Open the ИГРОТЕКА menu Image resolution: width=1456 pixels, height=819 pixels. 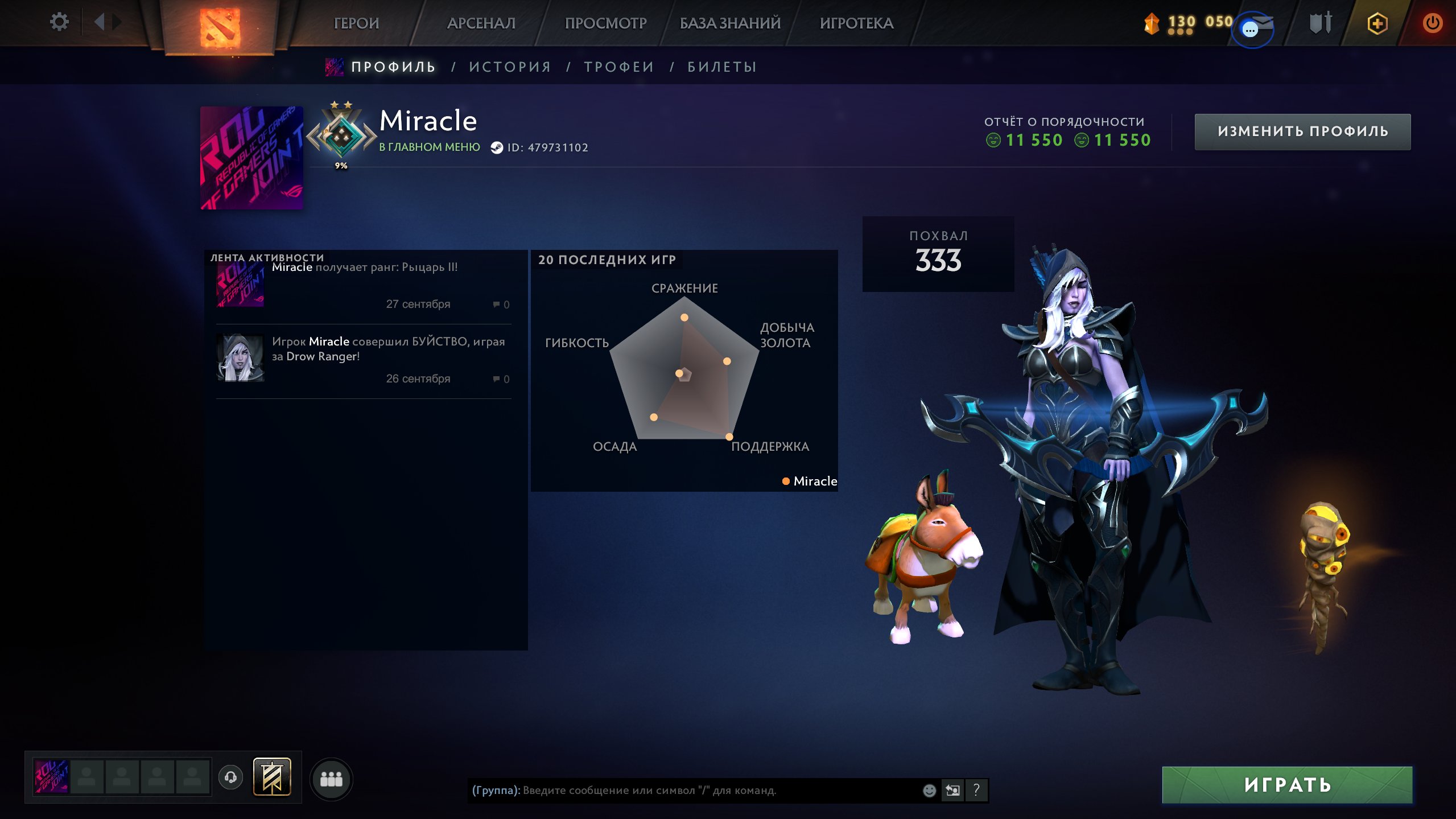tap(856, 23)
